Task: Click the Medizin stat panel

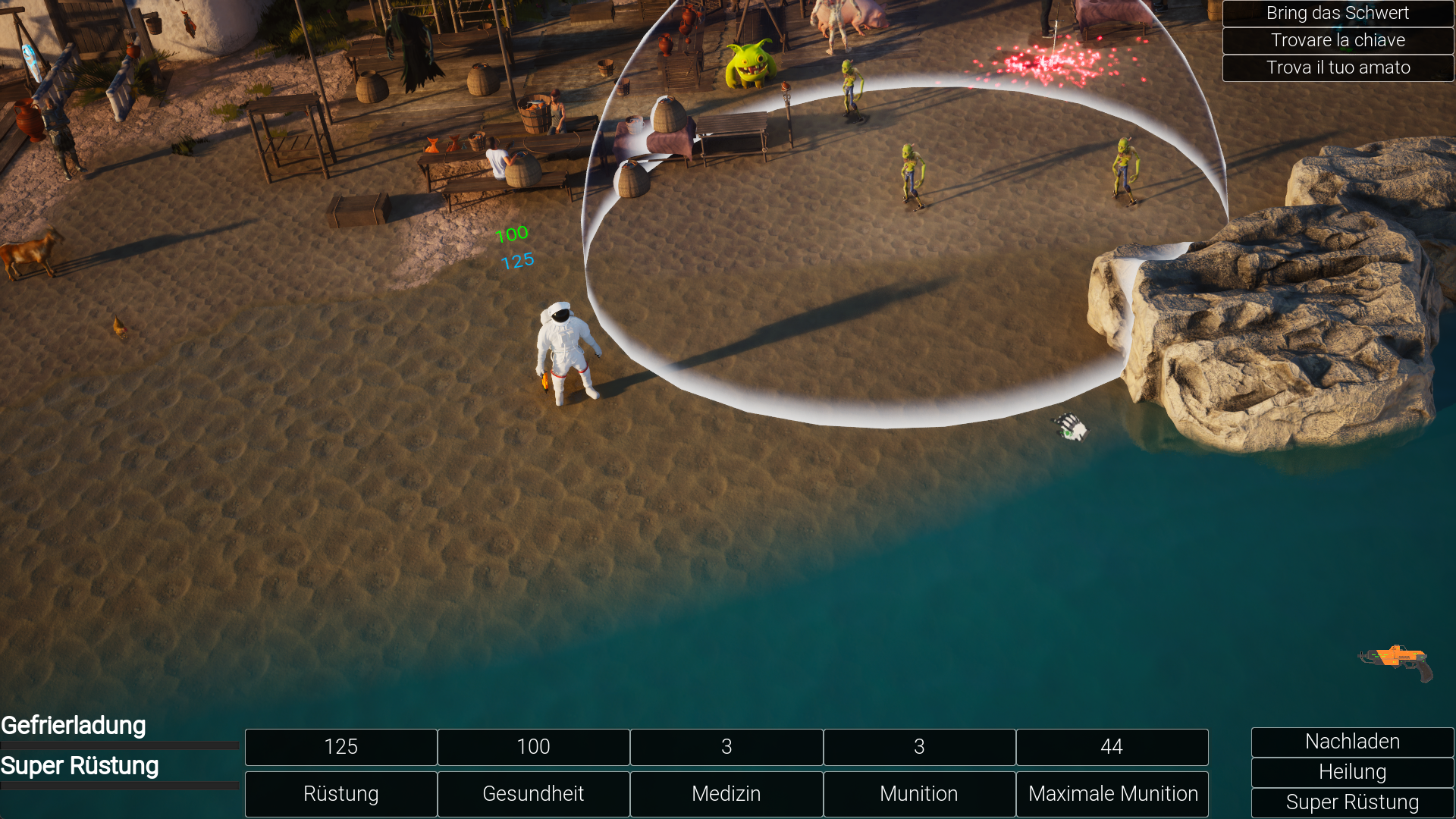Action: 726,794
